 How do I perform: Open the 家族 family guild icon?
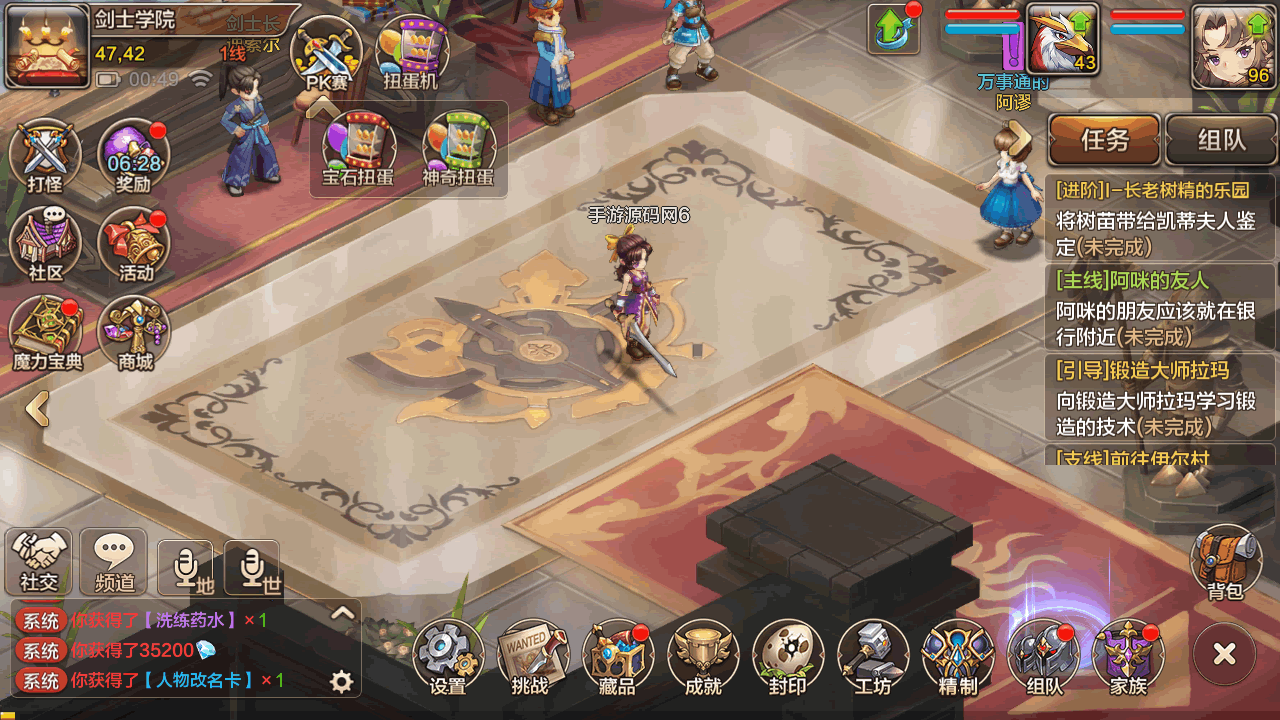coord(1128,655)
